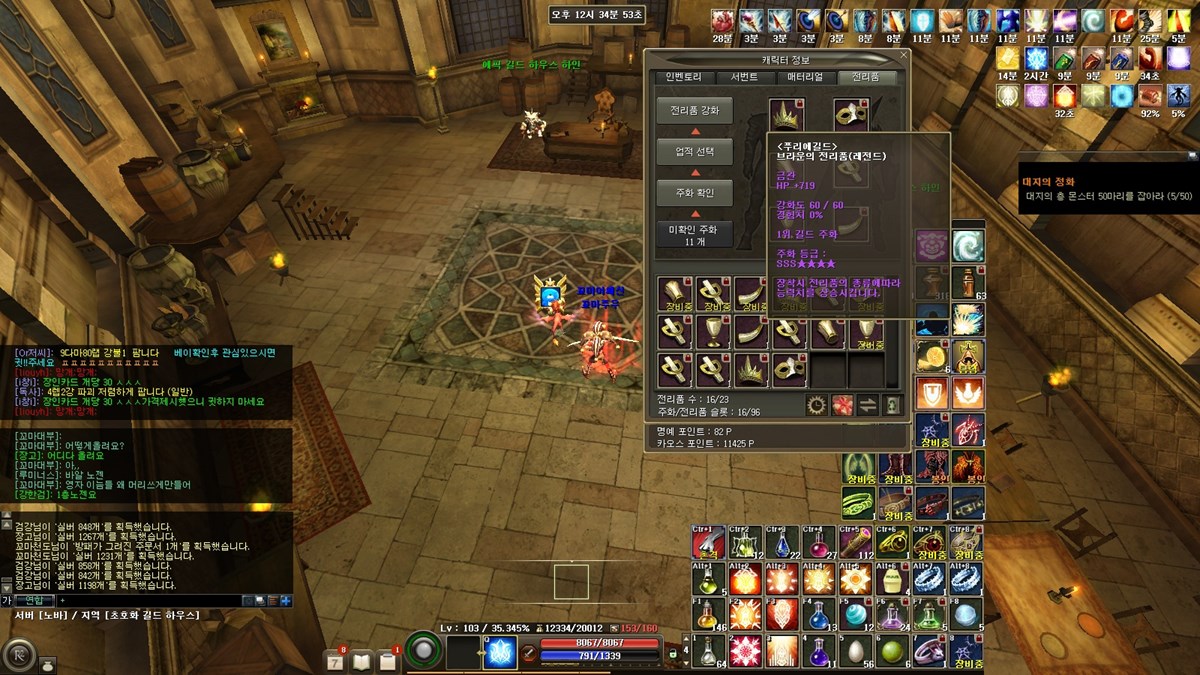Close the 캐릭터 정보 window

click(x=904, y=57)
